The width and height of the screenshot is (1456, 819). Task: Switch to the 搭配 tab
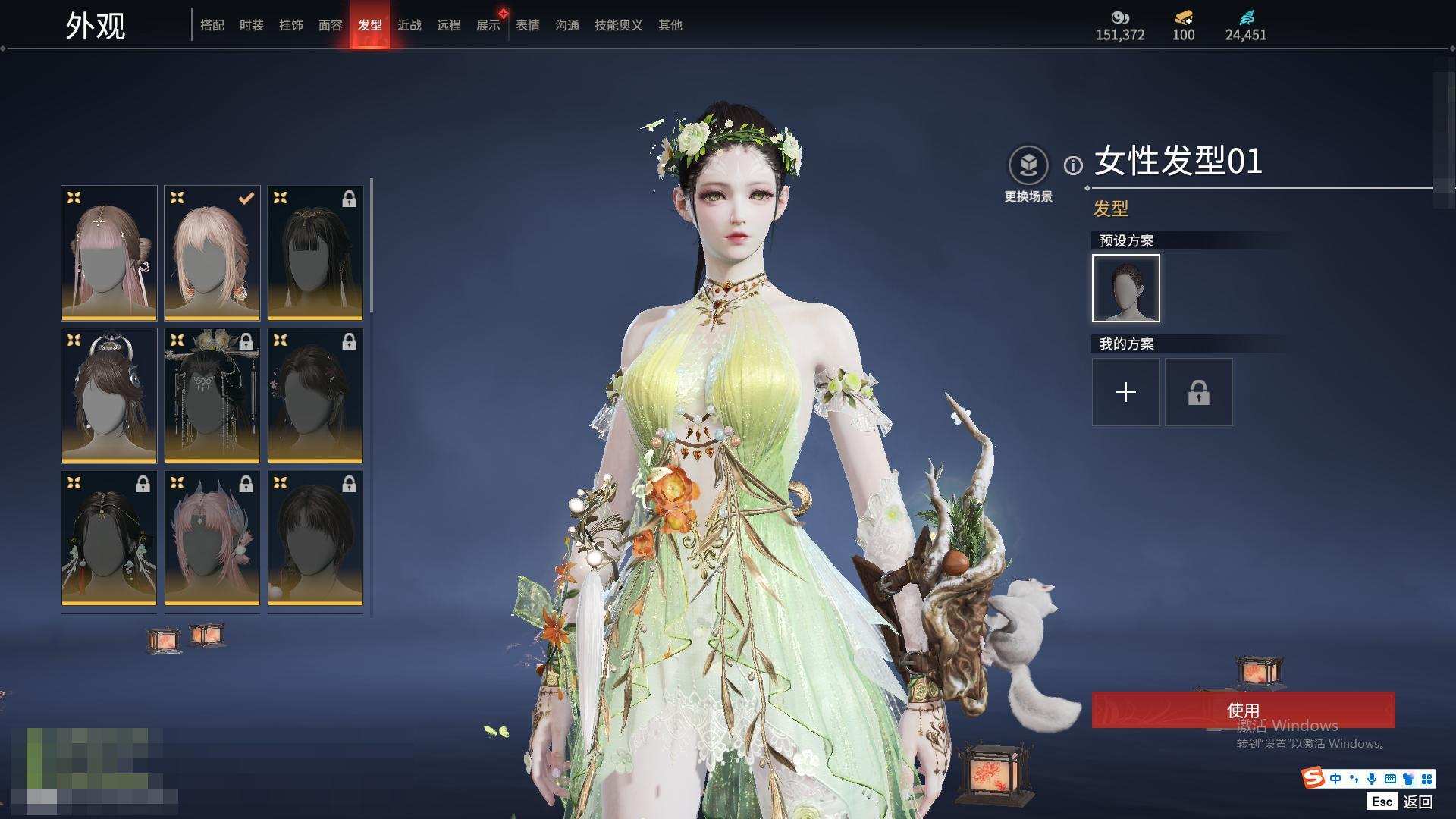point(212,25)
